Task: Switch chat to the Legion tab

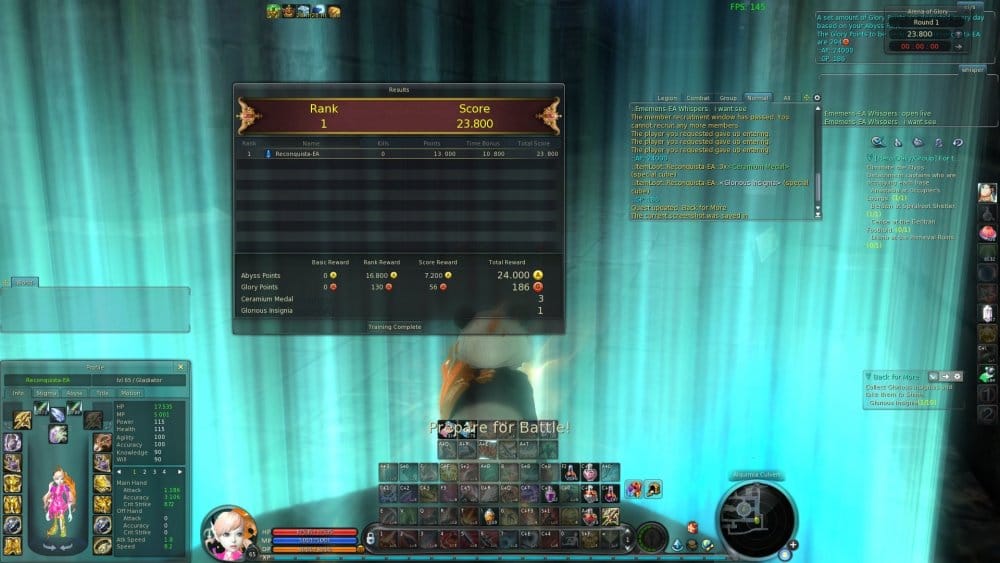Action: 668,98
